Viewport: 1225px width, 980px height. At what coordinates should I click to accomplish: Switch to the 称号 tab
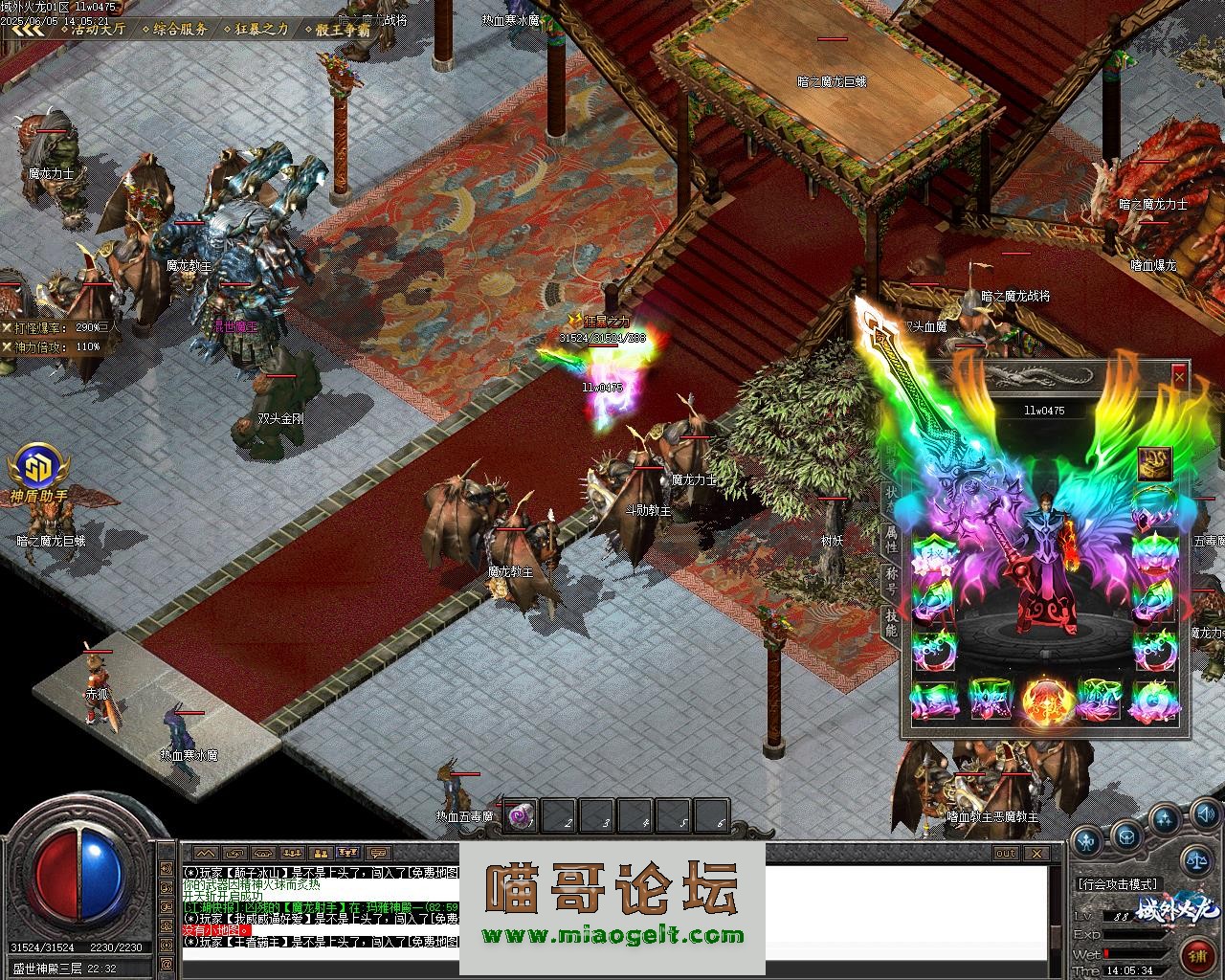891,580
